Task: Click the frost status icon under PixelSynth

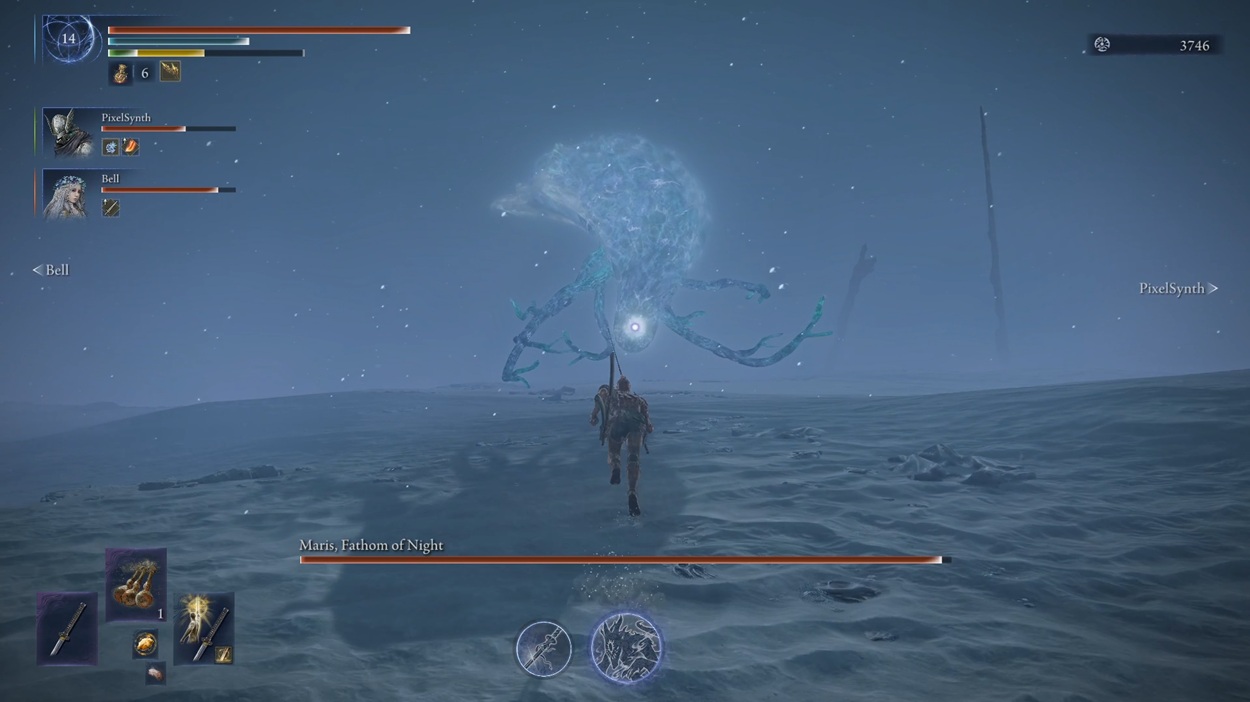Action: point(111,147)
